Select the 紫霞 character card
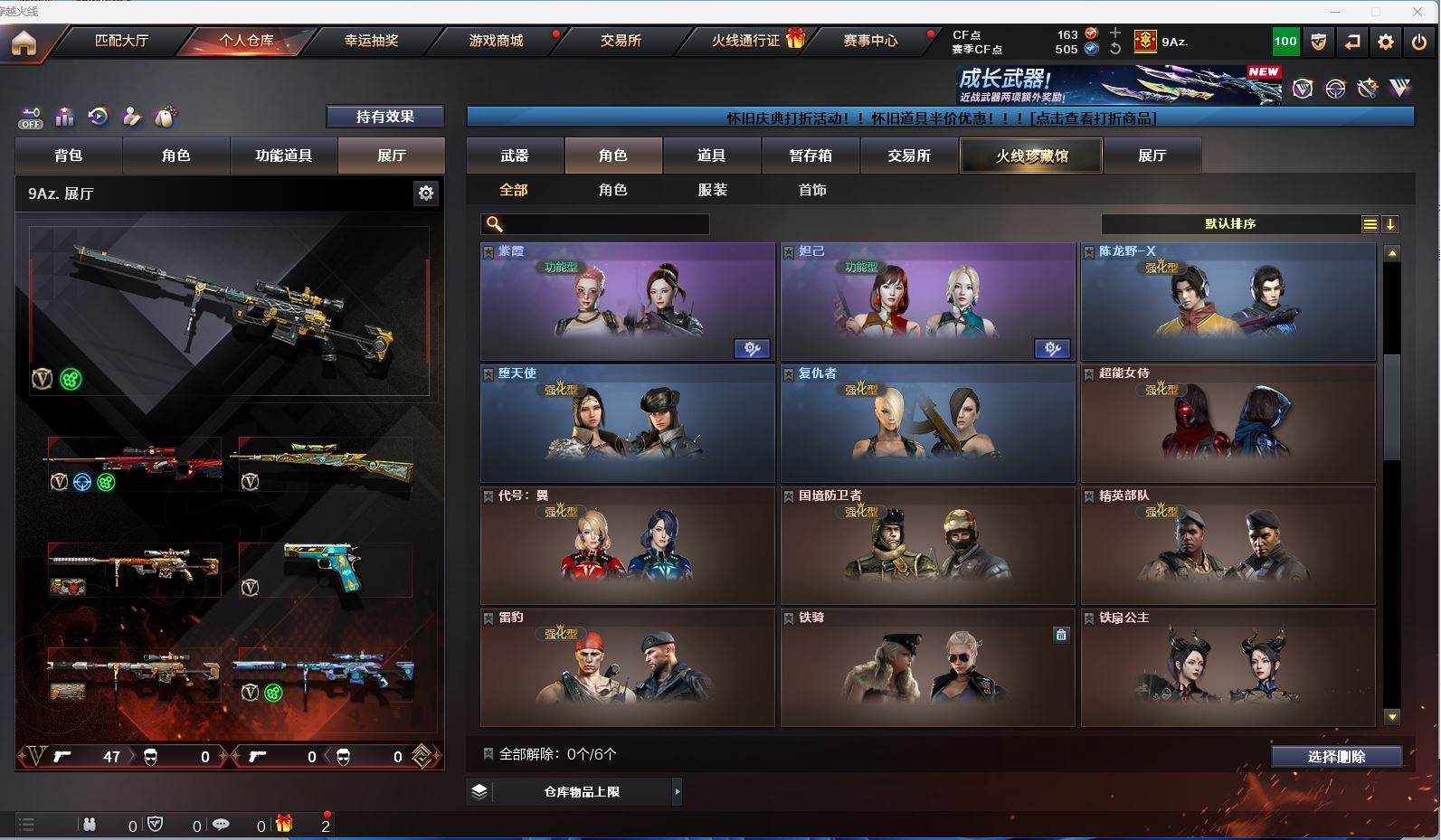The width and height of the screenshot is (1441, 840). coord(627,302)
